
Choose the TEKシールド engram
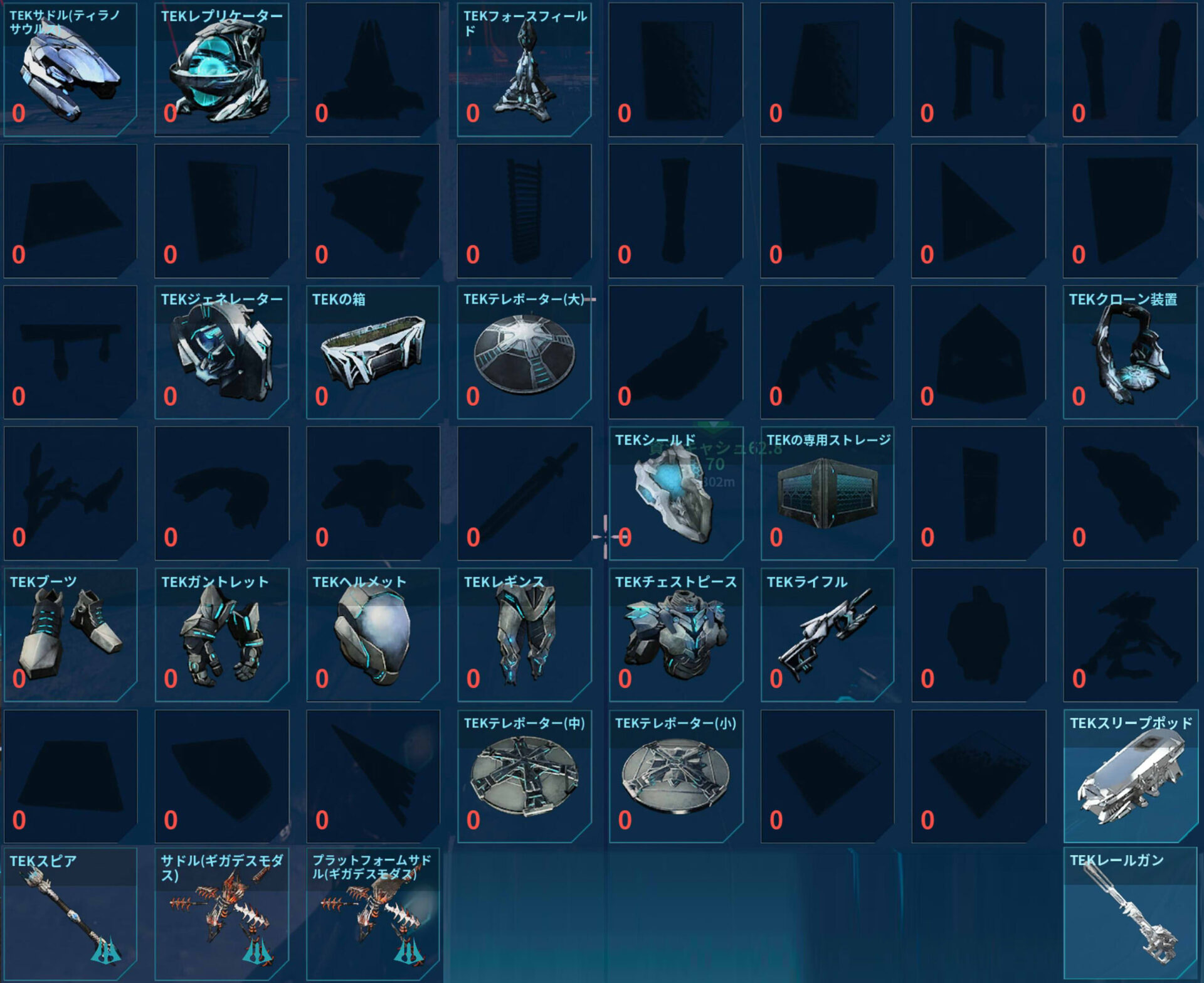click(675, 494)
